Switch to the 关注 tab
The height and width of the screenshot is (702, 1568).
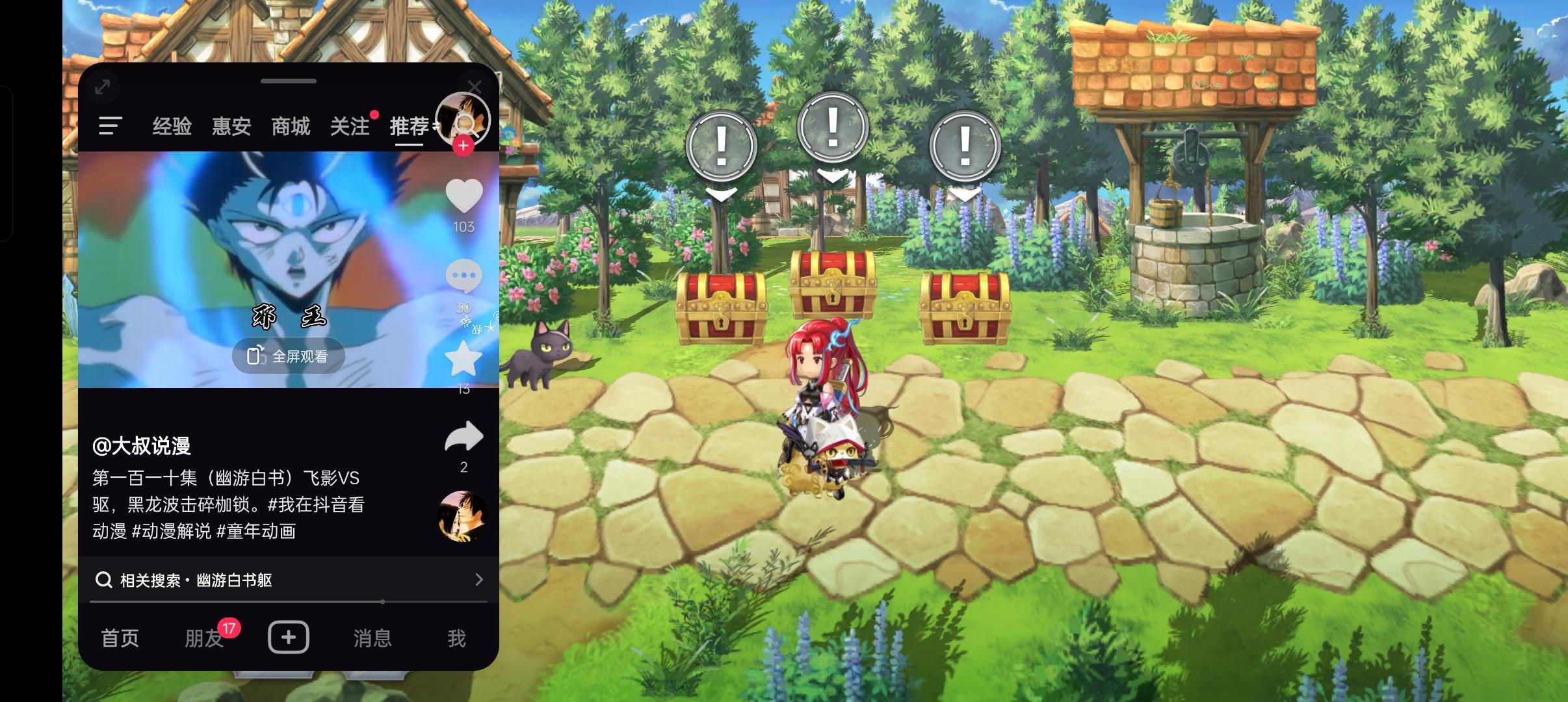(349, 125)
